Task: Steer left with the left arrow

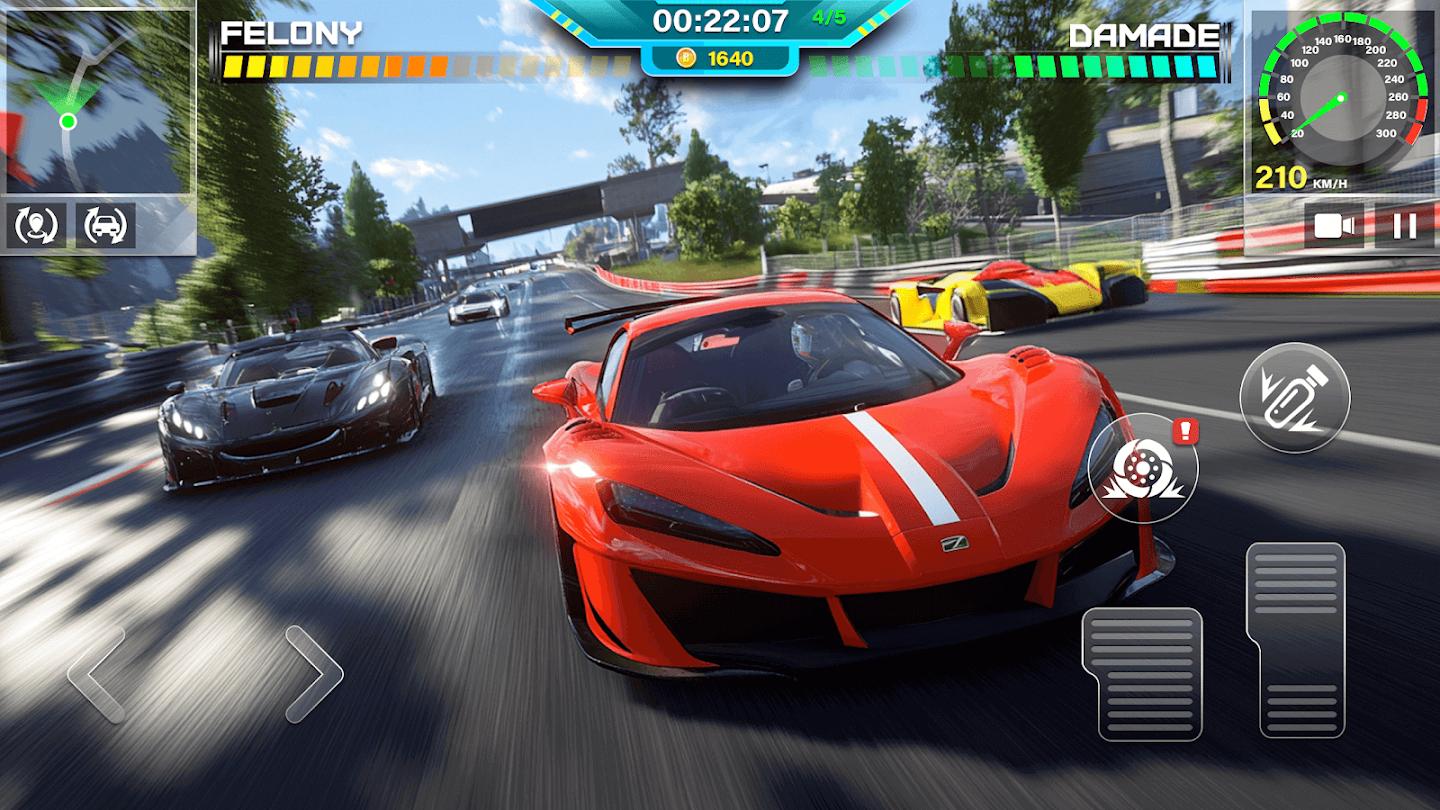Action: (98, 674)
